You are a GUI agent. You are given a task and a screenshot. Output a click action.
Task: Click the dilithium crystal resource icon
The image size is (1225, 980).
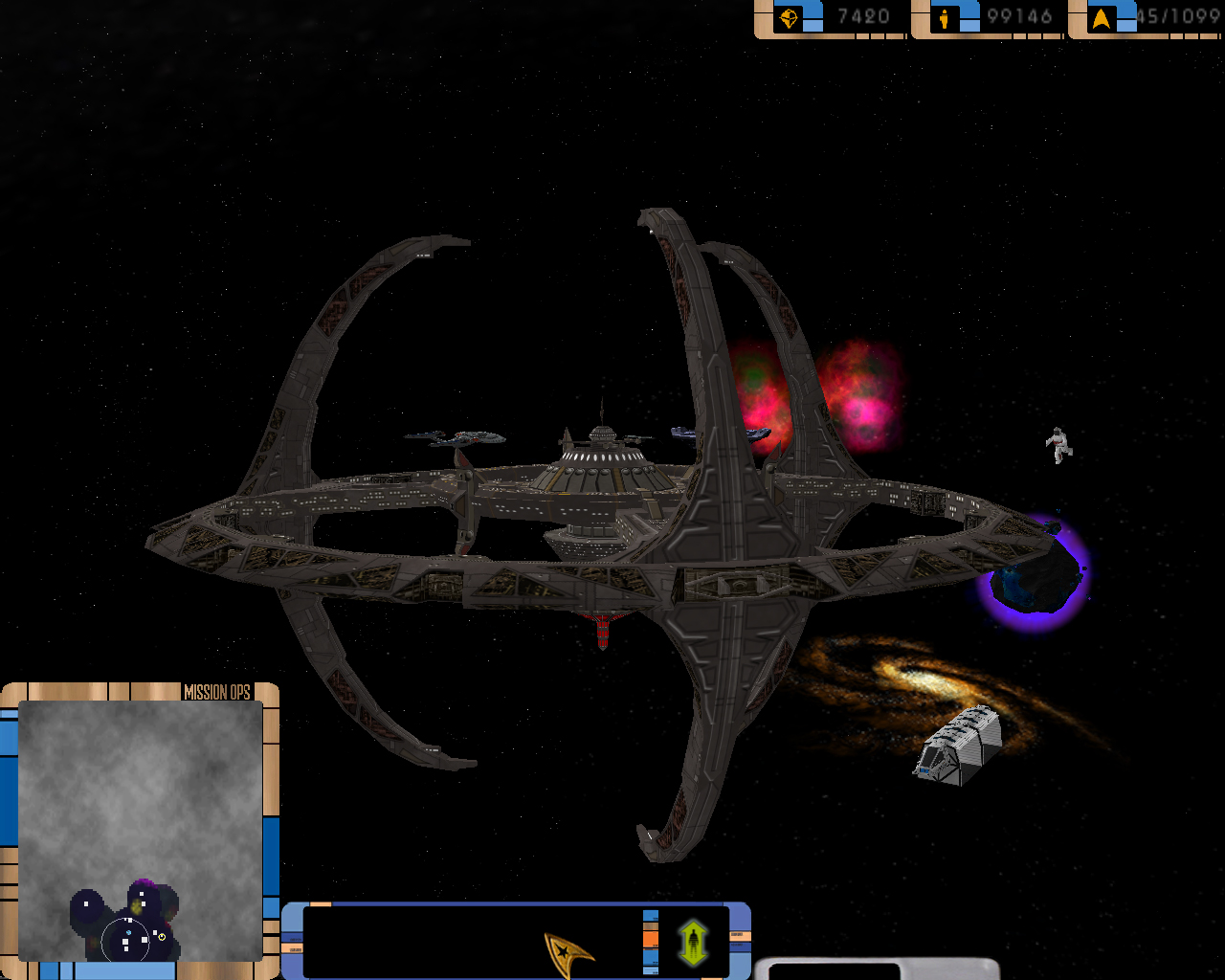[789, 18]
